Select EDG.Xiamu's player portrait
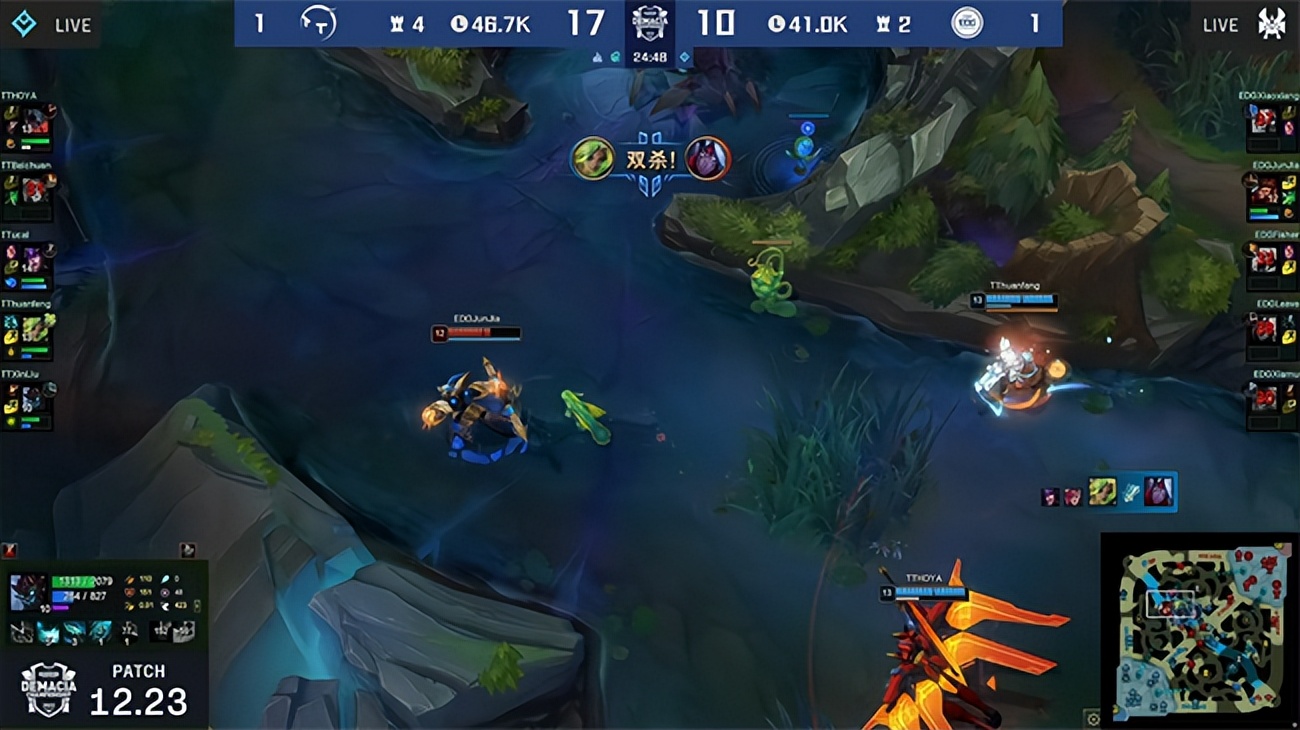This screenshot has height=730, width=1300. click(x=1265, y=398)
